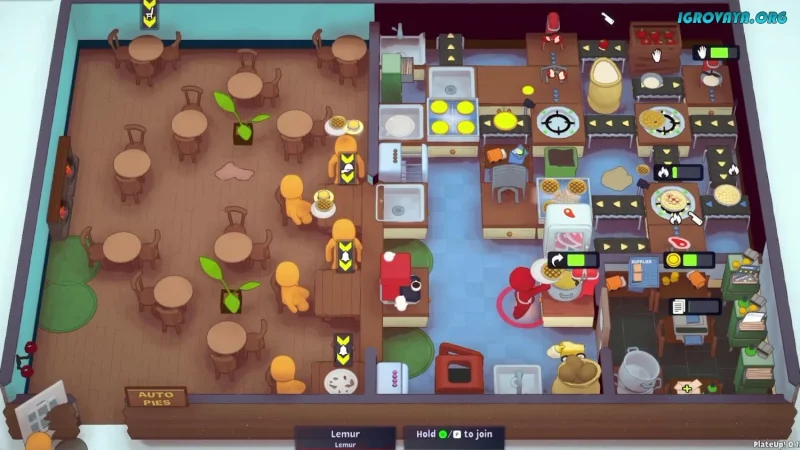Select the Lemur player name panel
This screenshot has height=450, width=800.
(x=345, y=438)
